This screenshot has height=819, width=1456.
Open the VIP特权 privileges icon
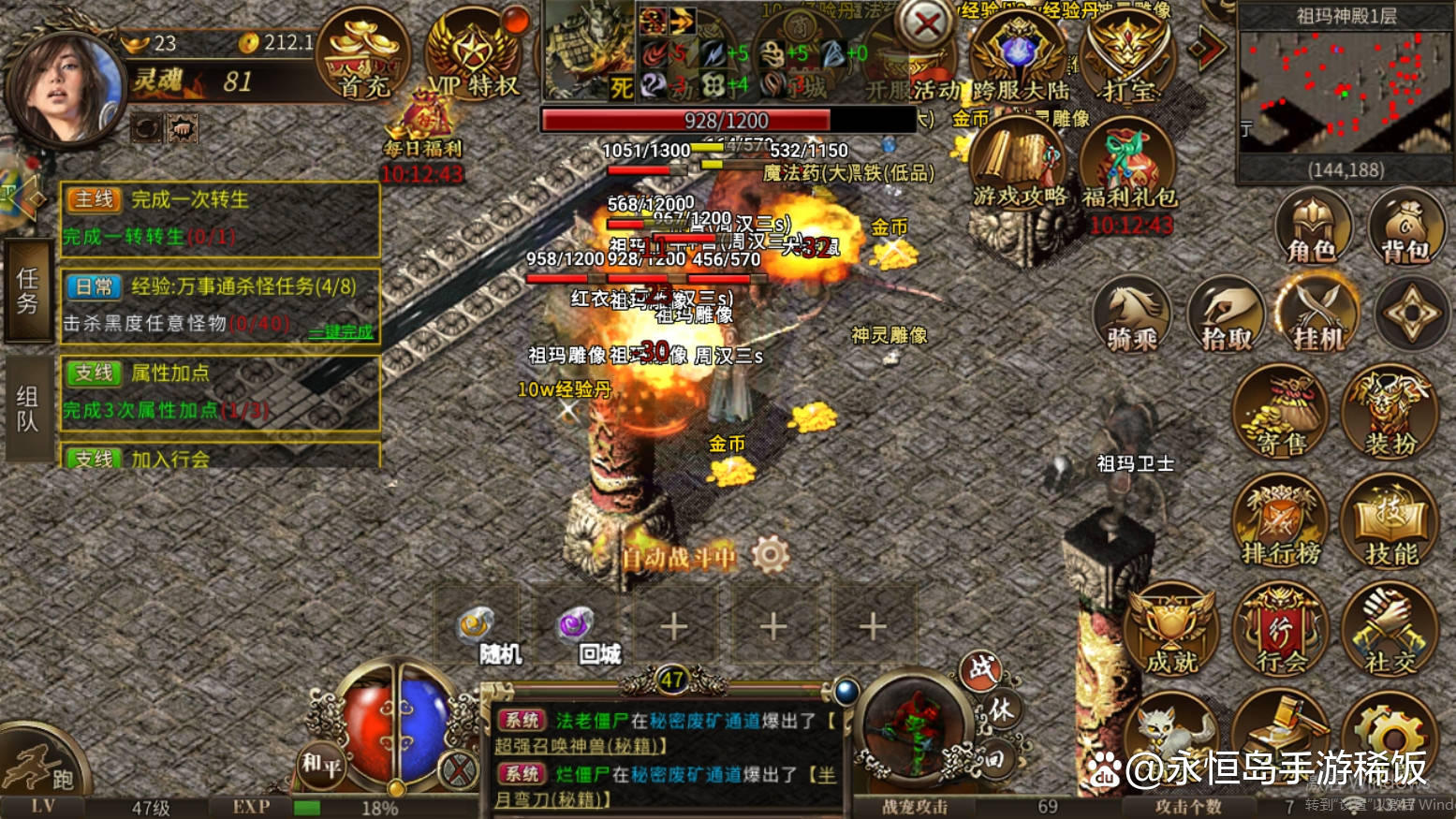click(474, 58)
